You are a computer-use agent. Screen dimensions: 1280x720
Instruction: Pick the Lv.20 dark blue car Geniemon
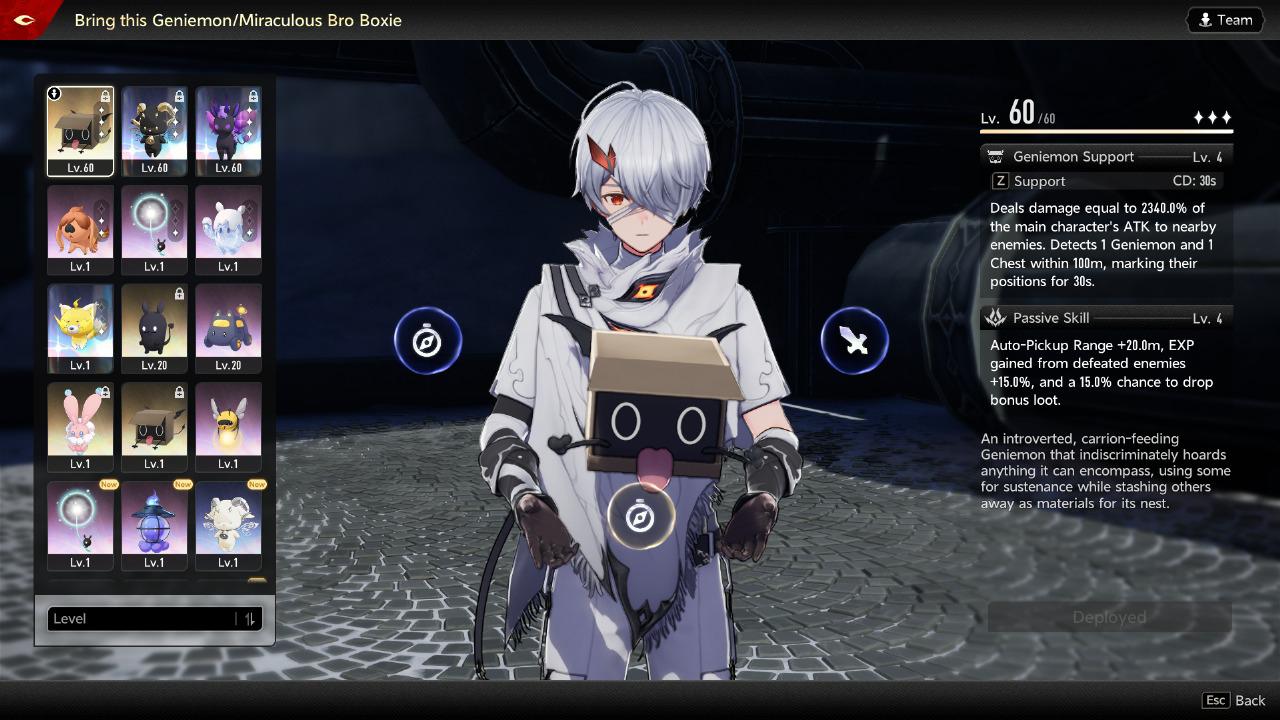tap(228, 328)
